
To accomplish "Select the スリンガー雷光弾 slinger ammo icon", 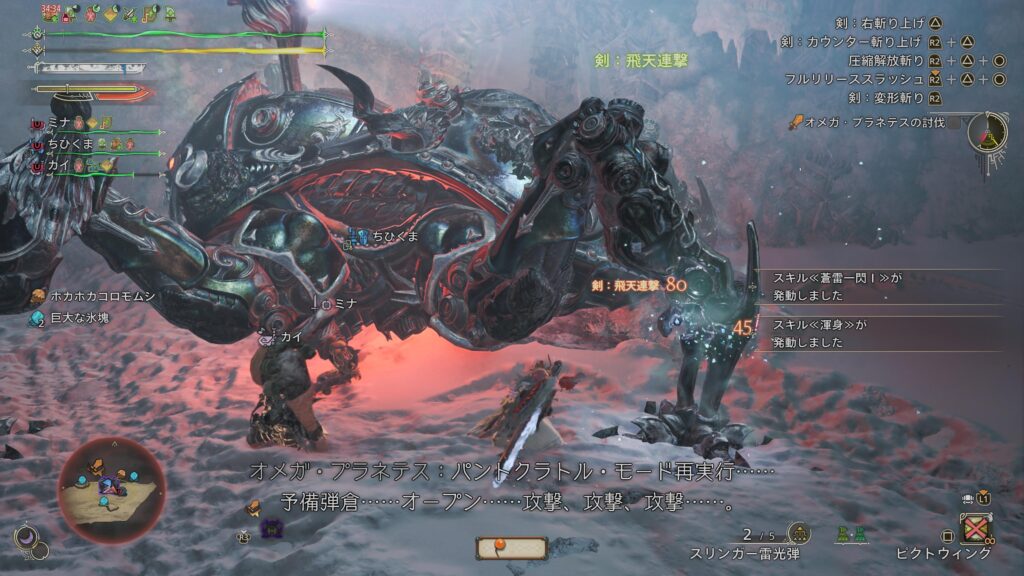I will point(799,533).
